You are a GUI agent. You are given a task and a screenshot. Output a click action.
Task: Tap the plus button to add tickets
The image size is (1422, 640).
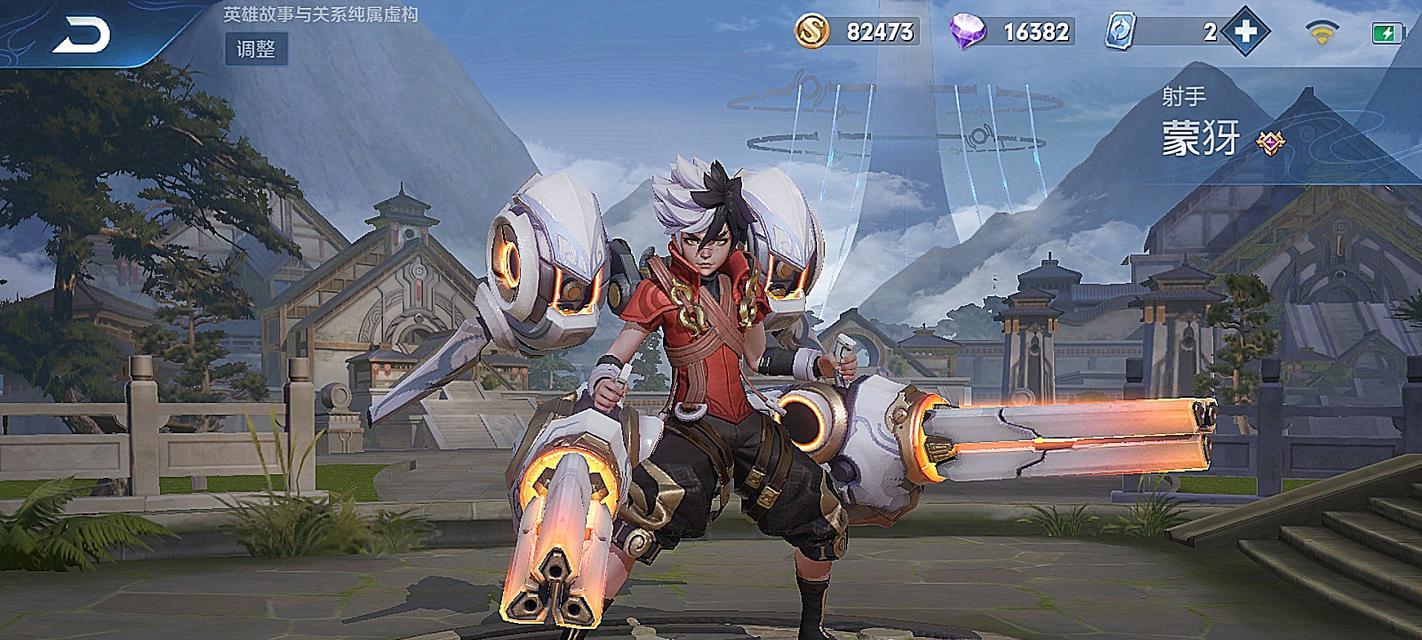coord(1245,32)
